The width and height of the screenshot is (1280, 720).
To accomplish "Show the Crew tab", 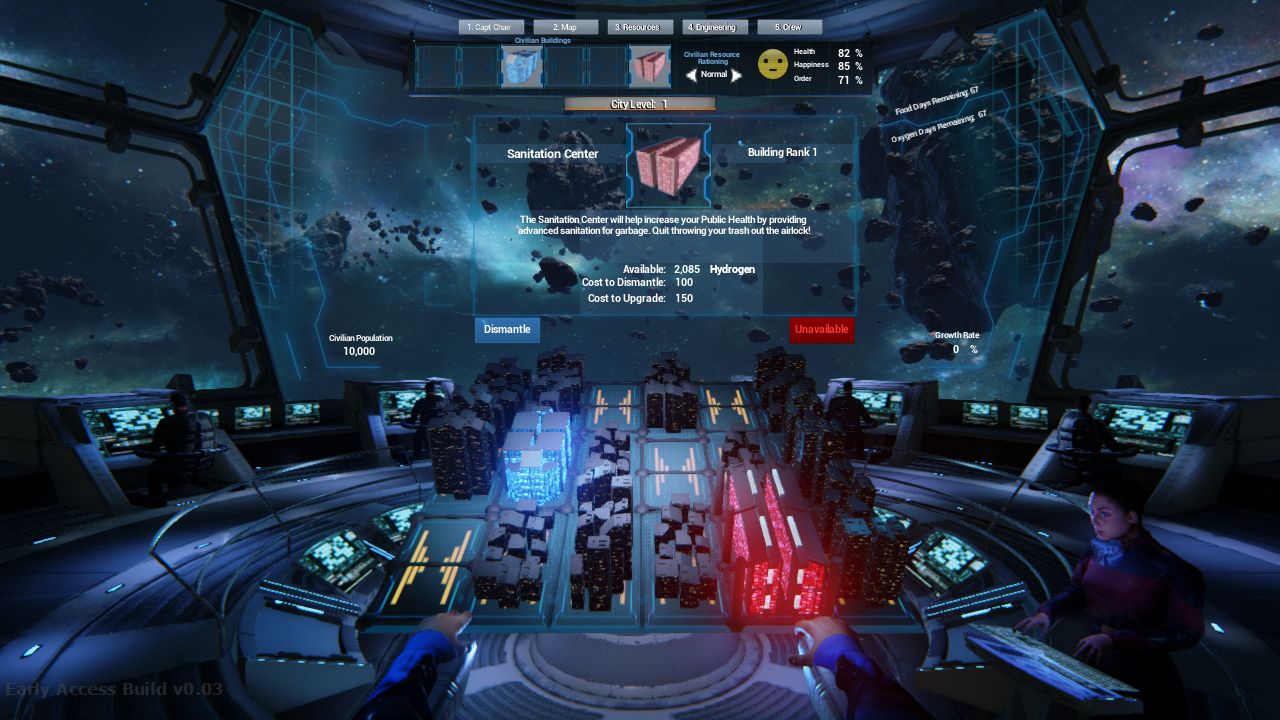I will pyautogui.click(x=790, y=27).
